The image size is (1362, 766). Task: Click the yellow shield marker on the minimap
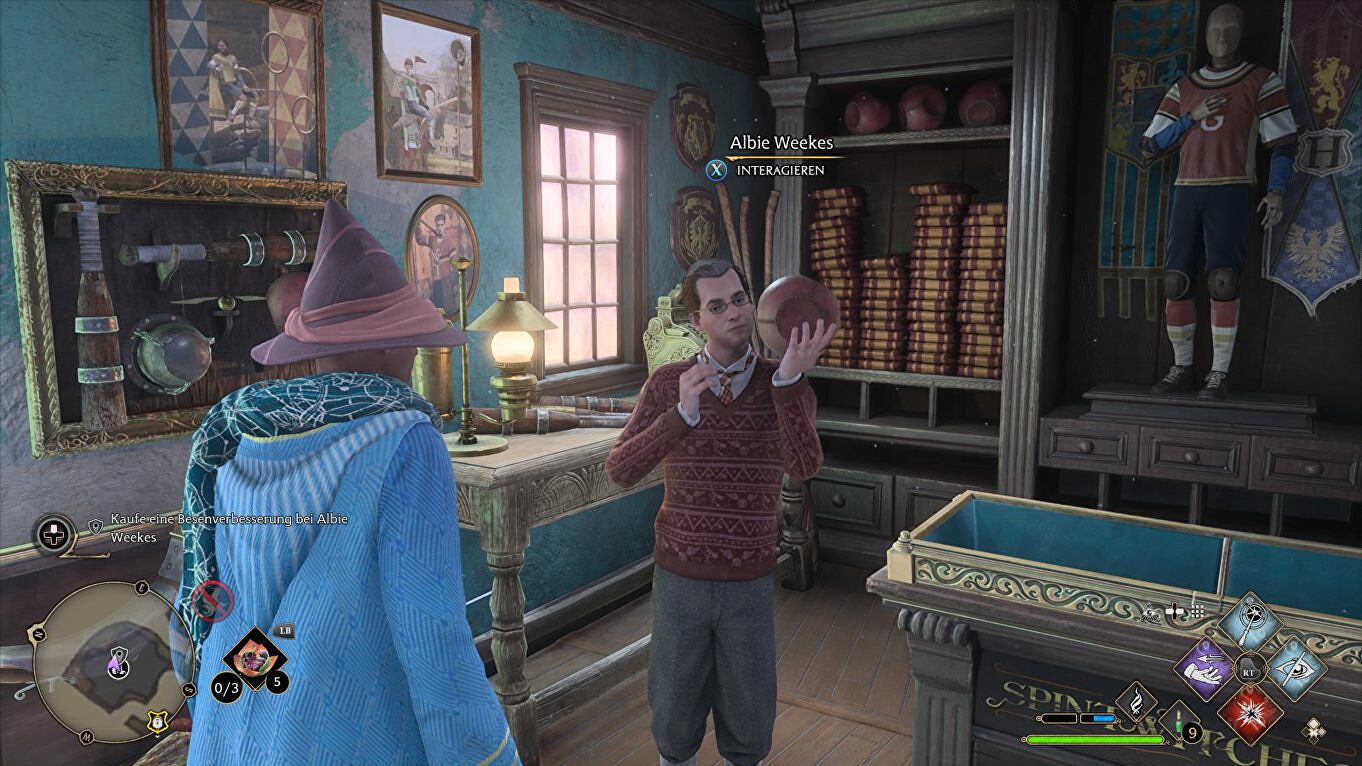(156, 719)
